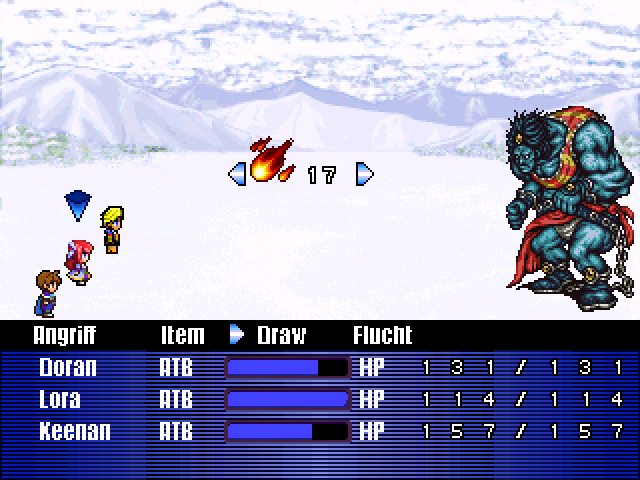Image resolution: width=640 pixels, height=480 pixels.
Task: Open the Item command
Action: coord(182,334)
